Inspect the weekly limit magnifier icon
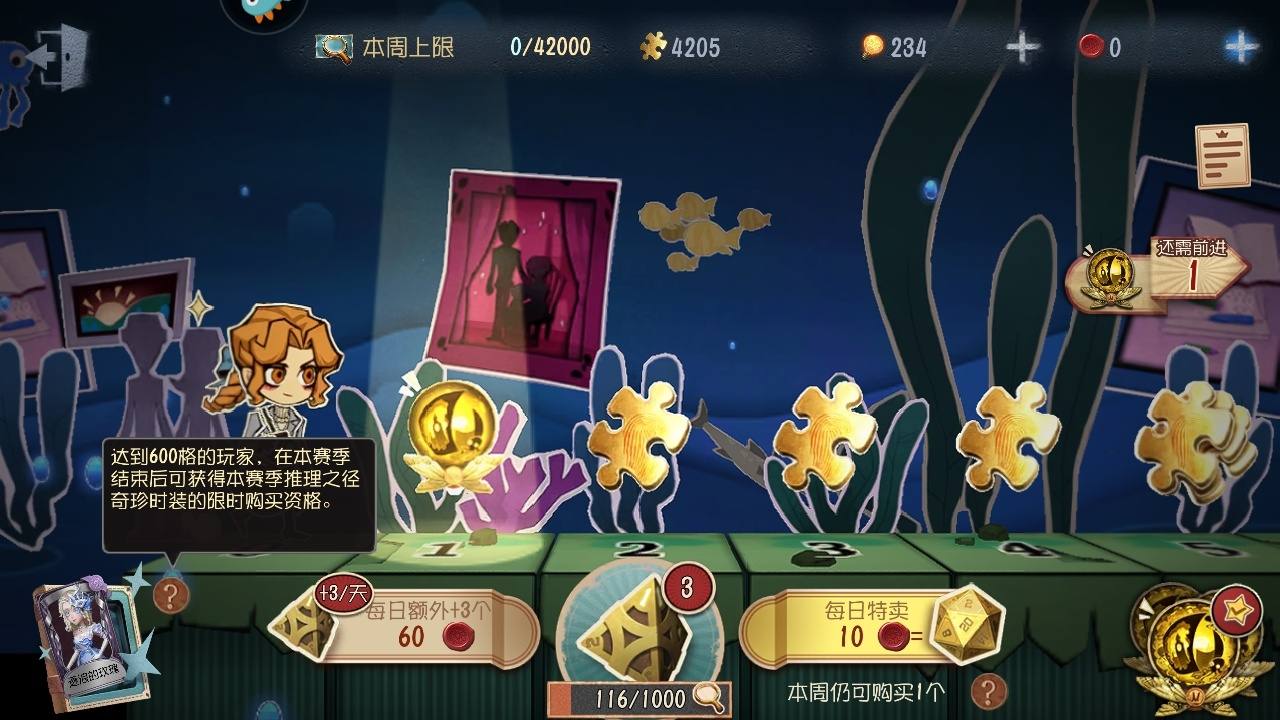 (334, 47)
